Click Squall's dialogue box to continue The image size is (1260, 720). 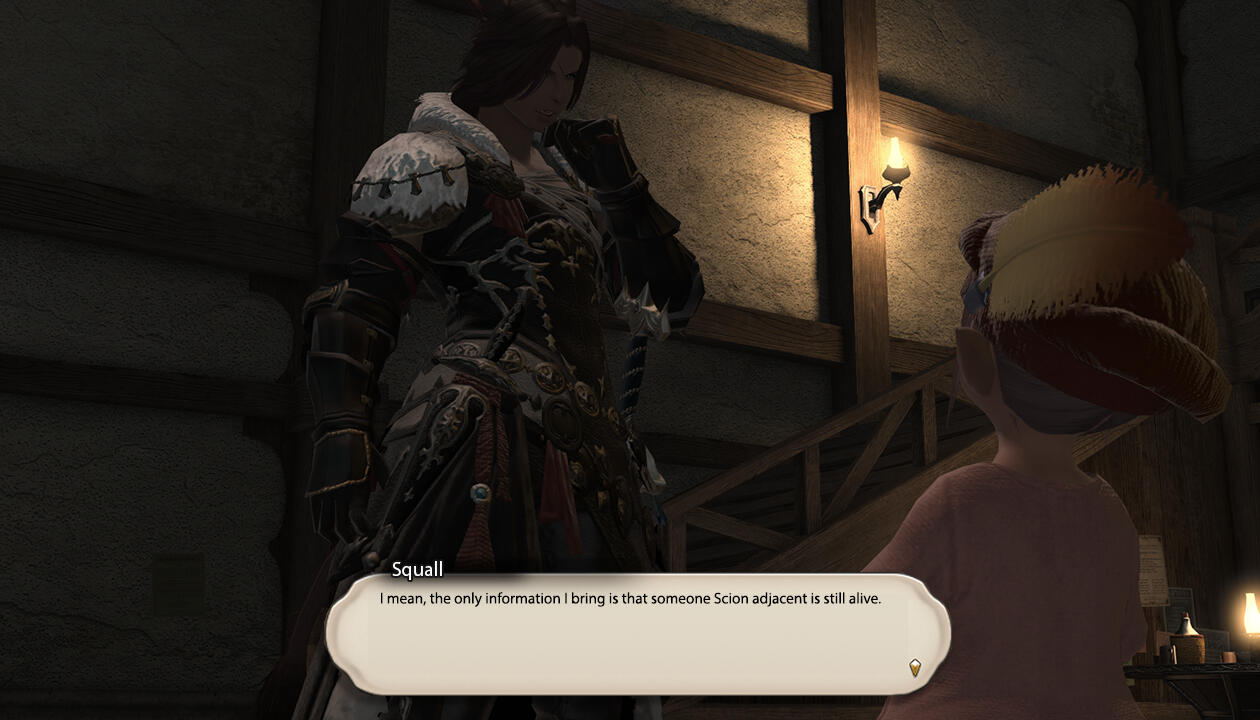click(x=636, y=634)
